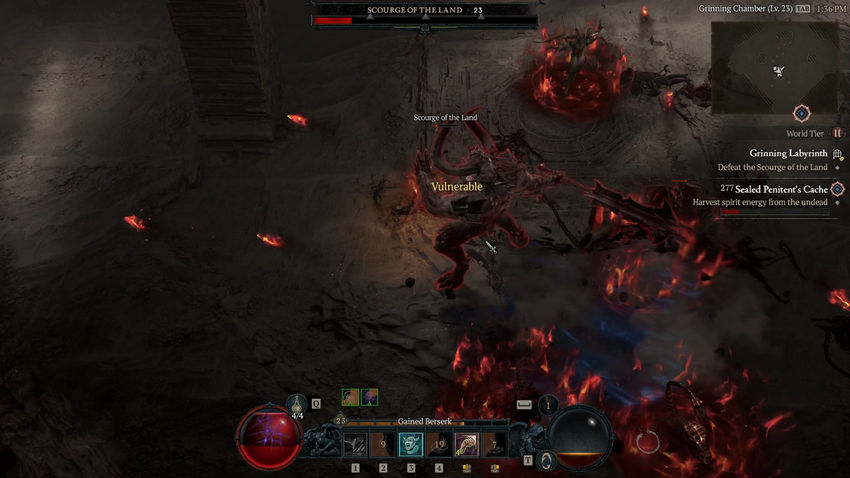
Task: Activate the basic slash skill in slot 1
Action: pos(355,444)
